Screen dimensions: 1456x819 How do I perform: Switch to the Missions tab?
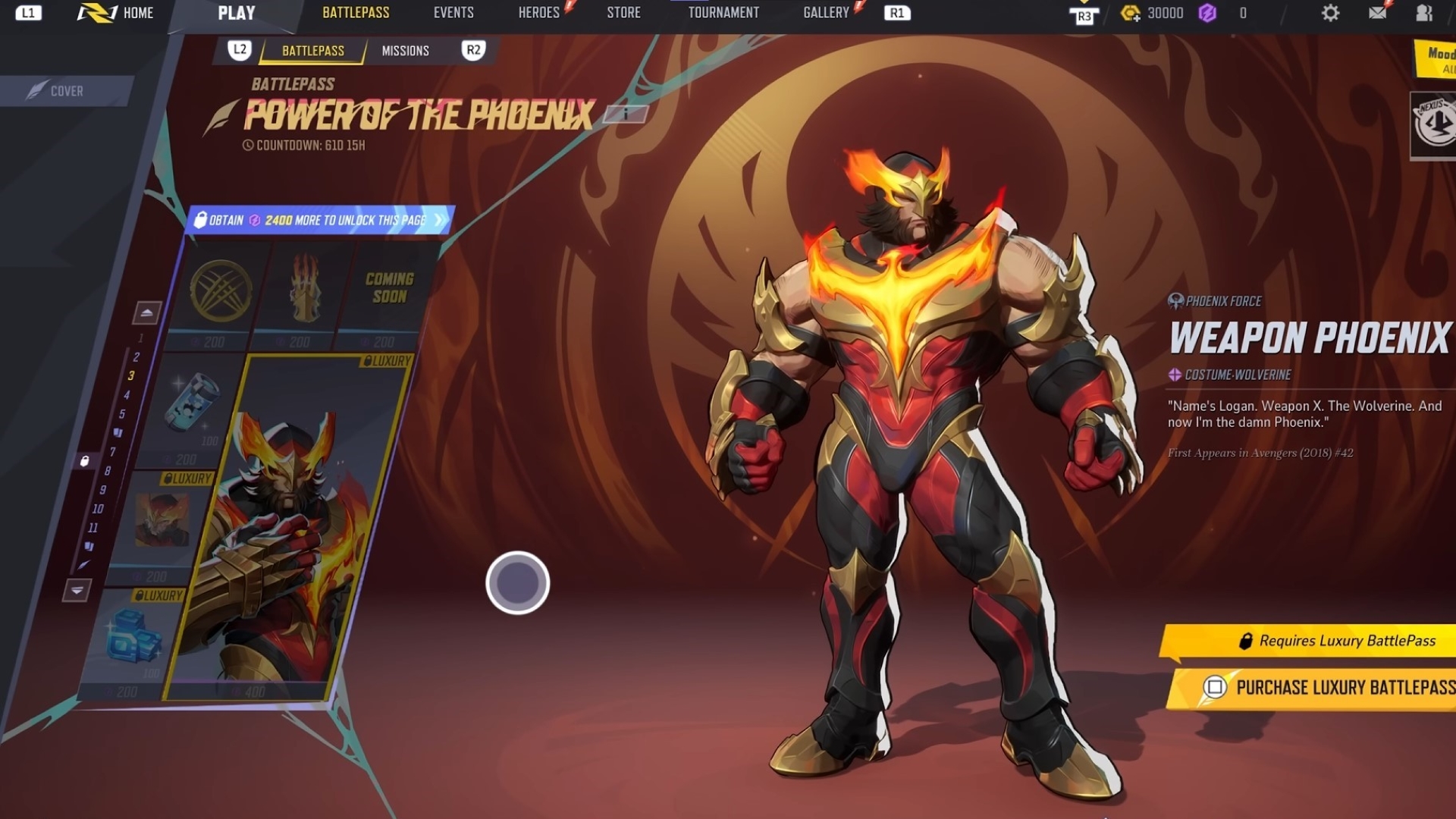click(405, 51)
